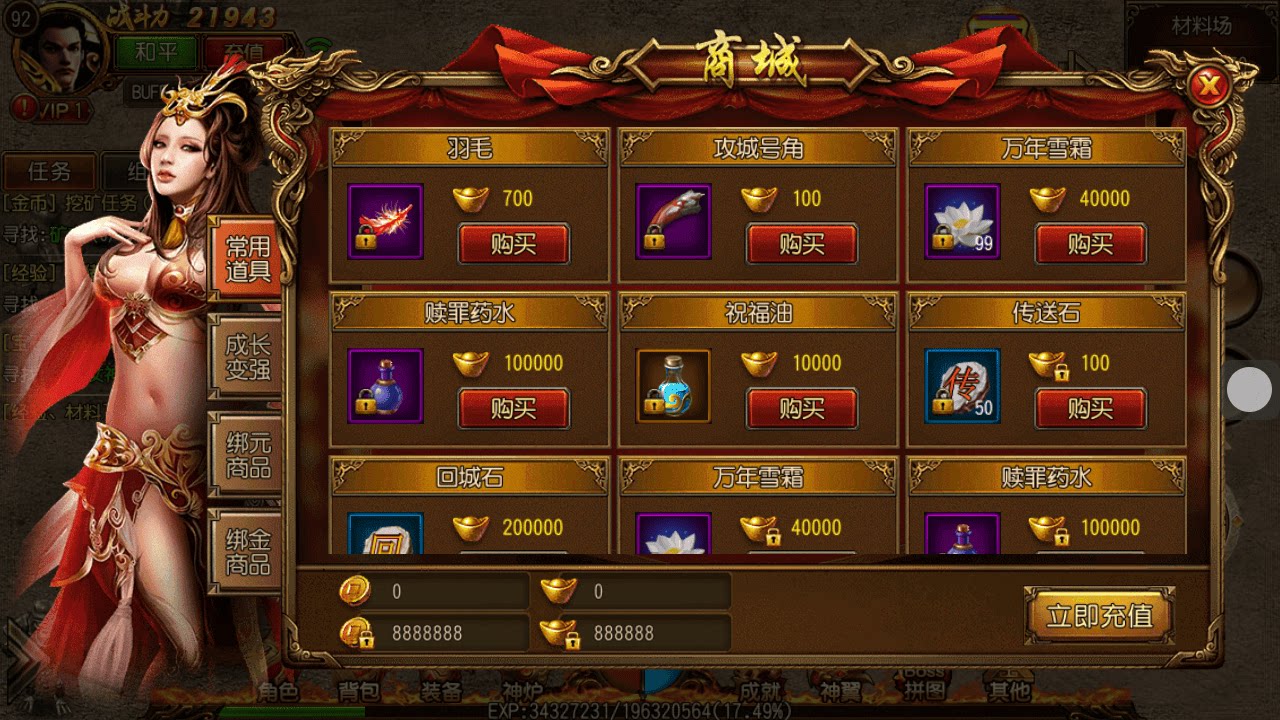Click the 羽毛 feather item icon
This screenshot has height=720, width=1280.
click(385, 220)
